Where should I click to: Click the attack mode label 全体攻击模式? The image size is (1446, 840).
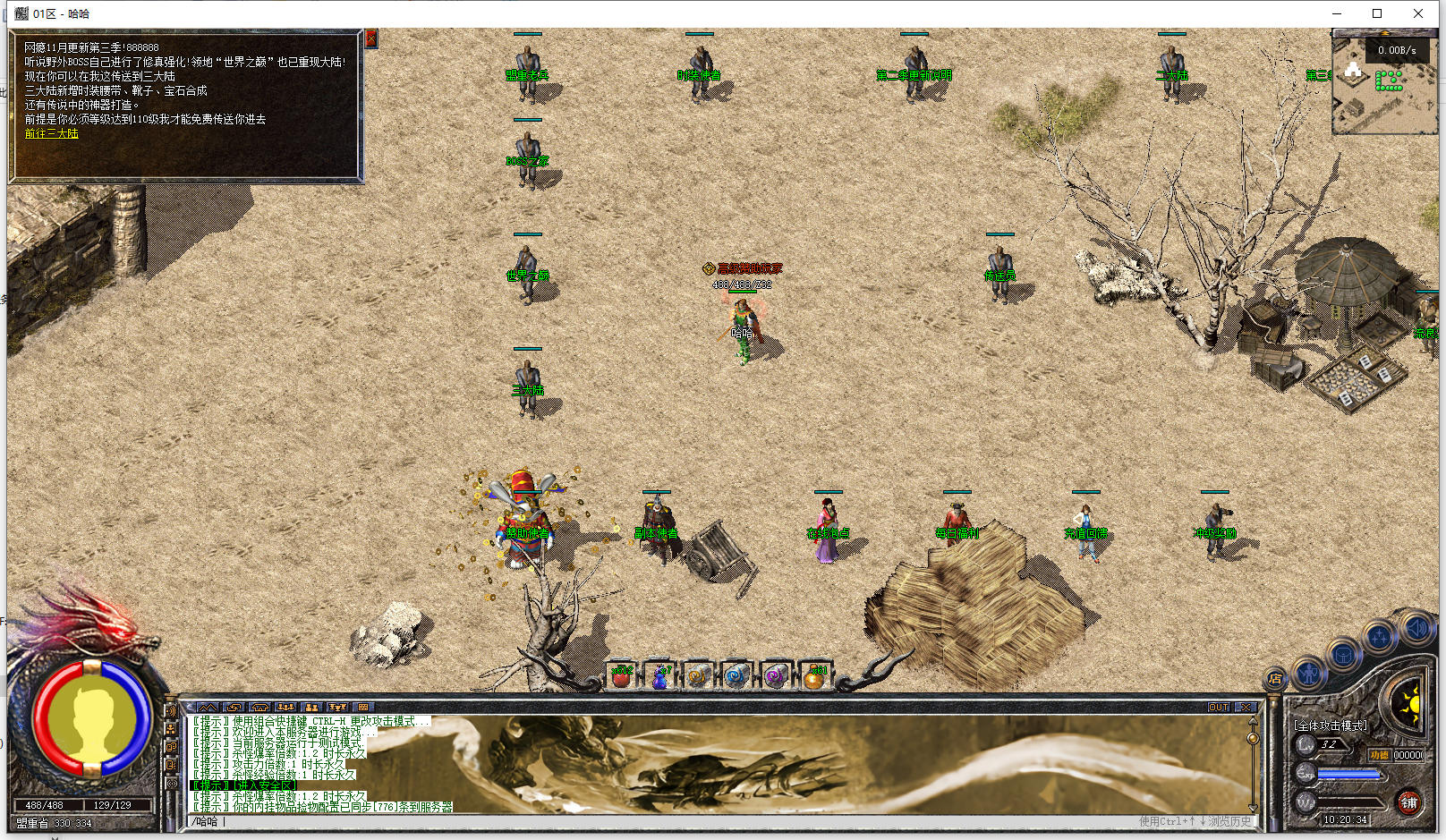coord(1331,725)
